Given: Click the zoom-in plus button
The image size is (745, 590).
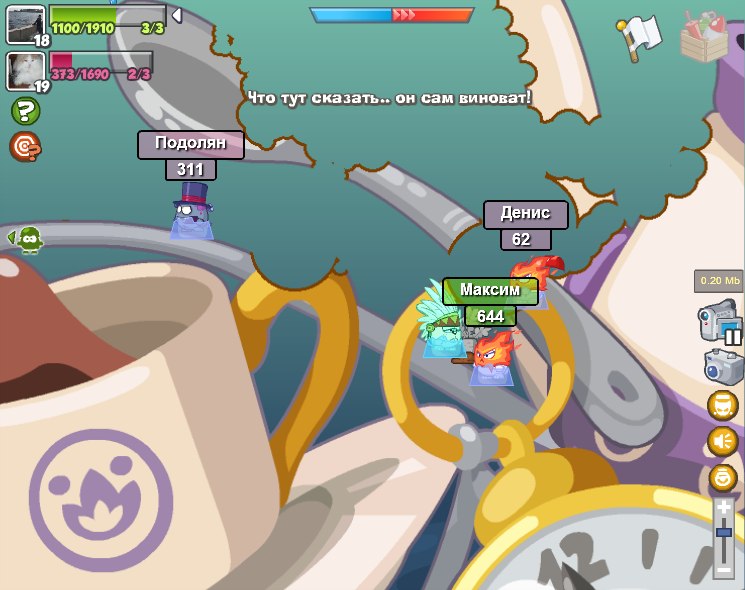Looking at the screenshot, I should click(723, 509).
